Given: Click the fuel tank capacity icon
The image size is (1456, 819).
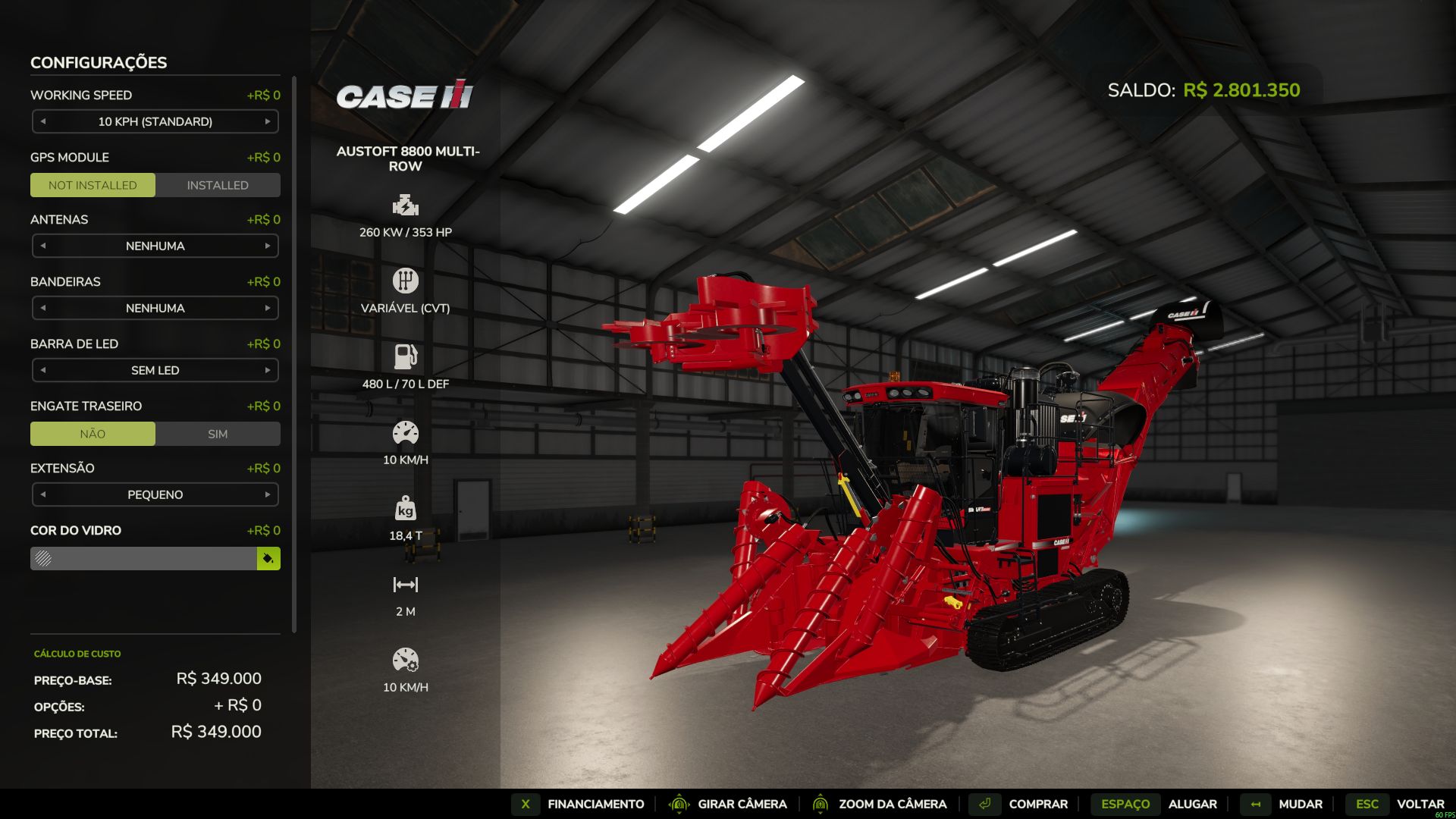Looking at the screenshot, I should [406, 354].
